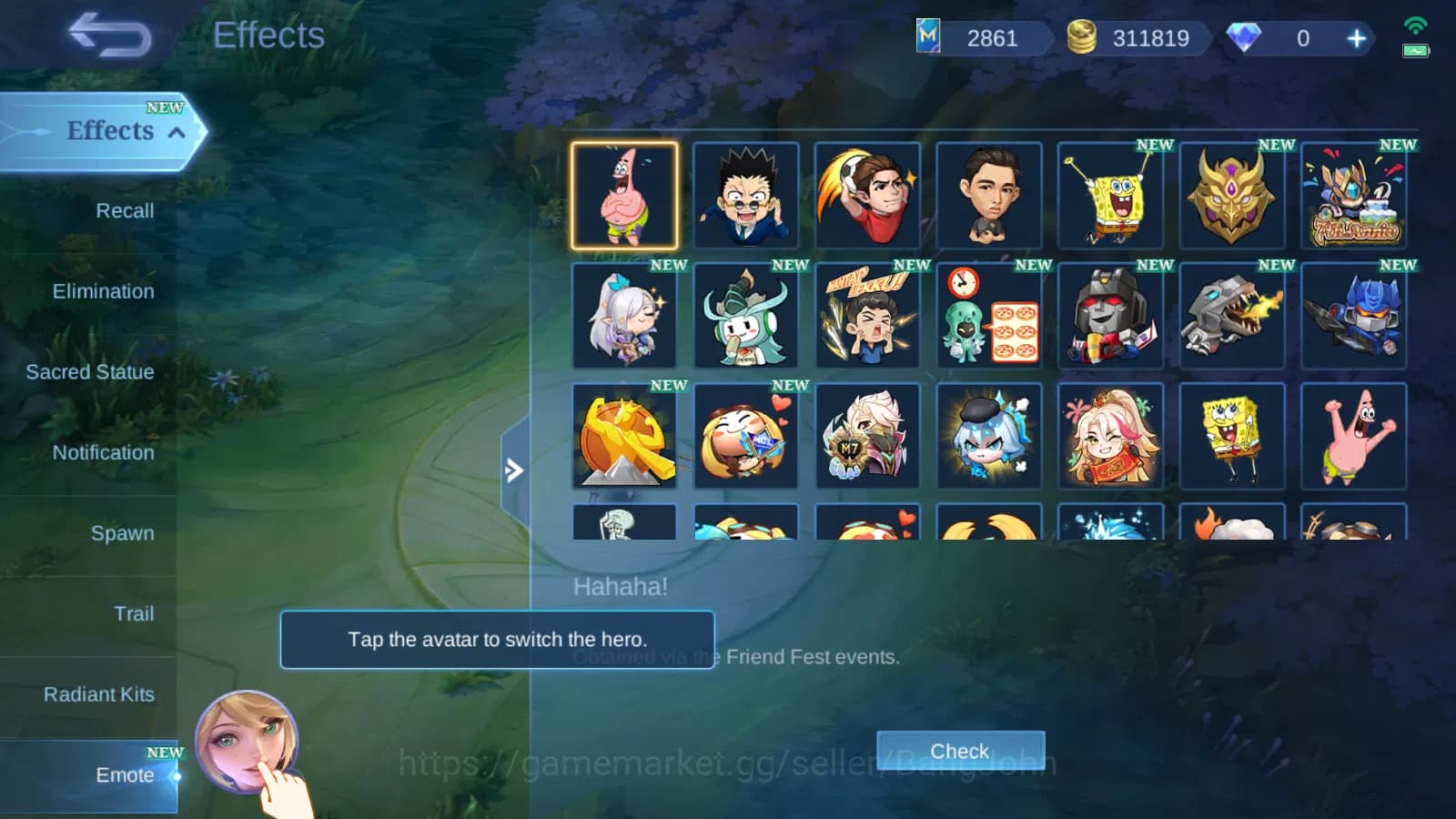1456x819 pixels.
Task: Select the robot Transformer emote with red chest
Action: coord(1110,316)
